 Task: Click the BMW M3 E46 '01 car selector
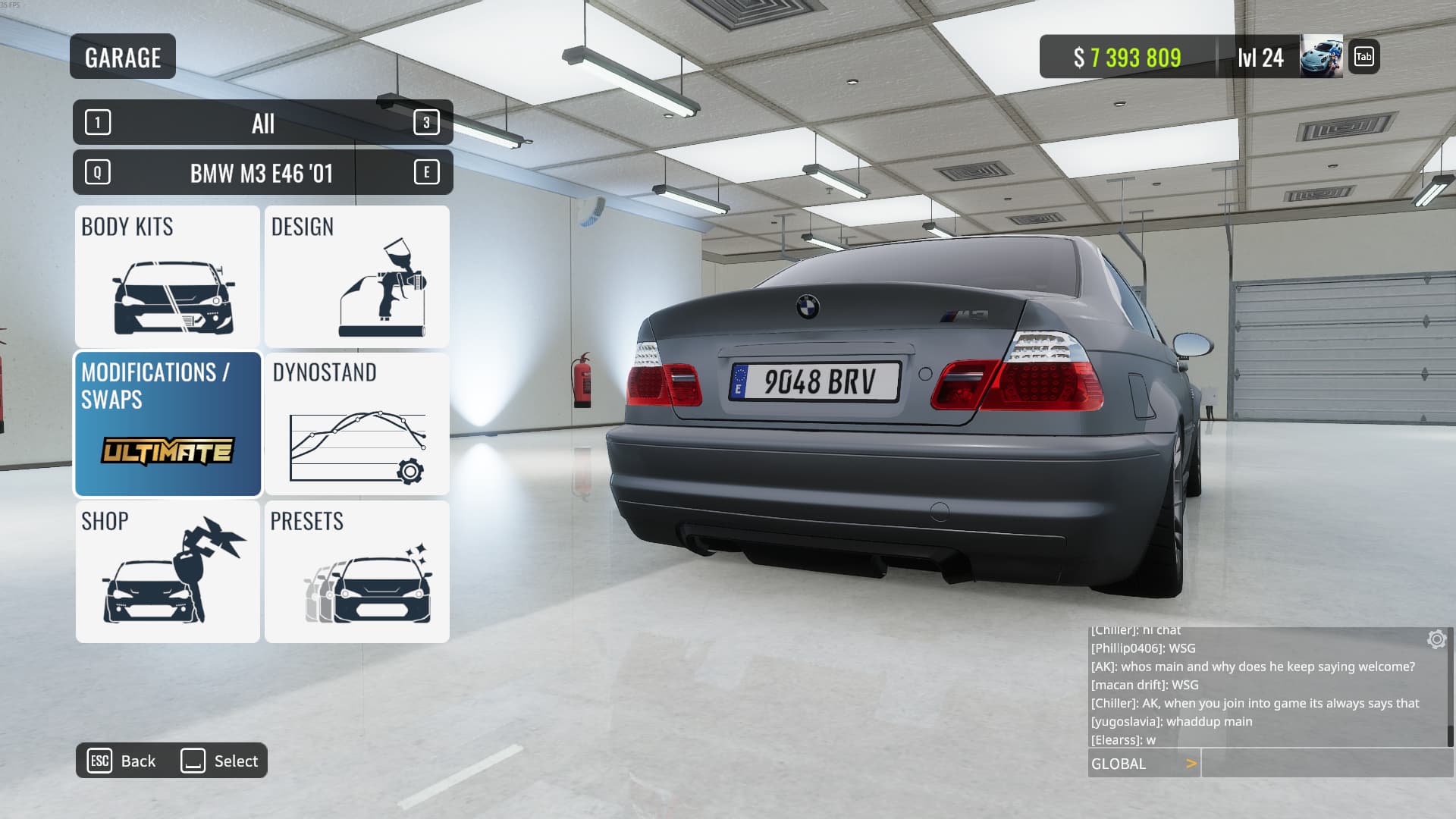pos(262,173)
